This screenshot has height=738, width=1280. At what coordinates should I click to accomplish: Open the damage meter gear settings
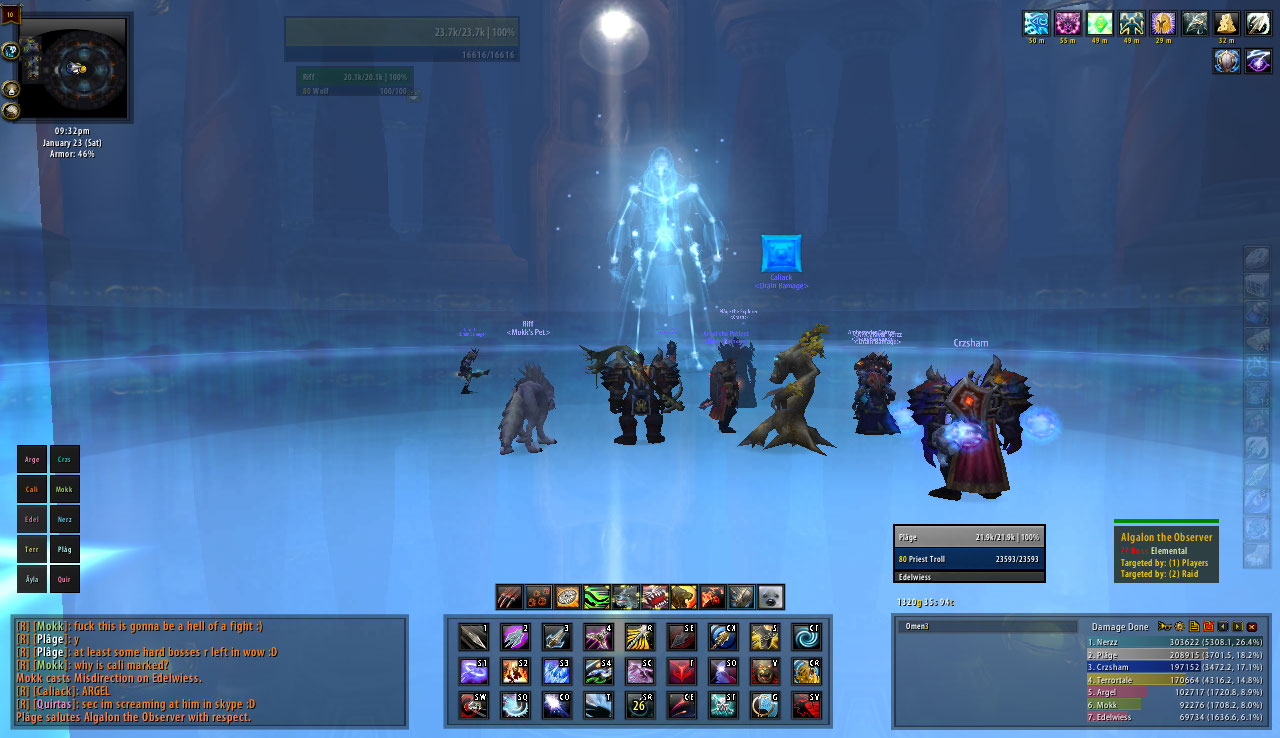[1179, 627]
